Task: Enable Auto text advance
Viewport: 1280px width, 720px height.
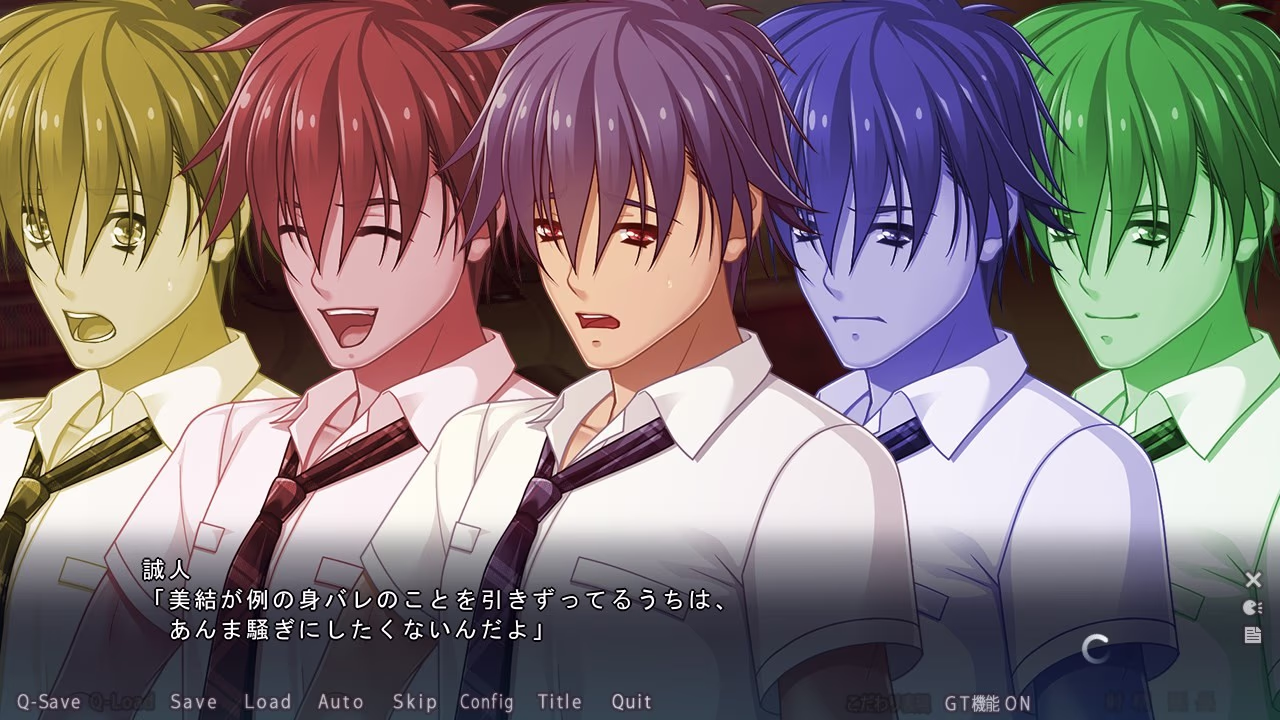Action: coord(340,702)
